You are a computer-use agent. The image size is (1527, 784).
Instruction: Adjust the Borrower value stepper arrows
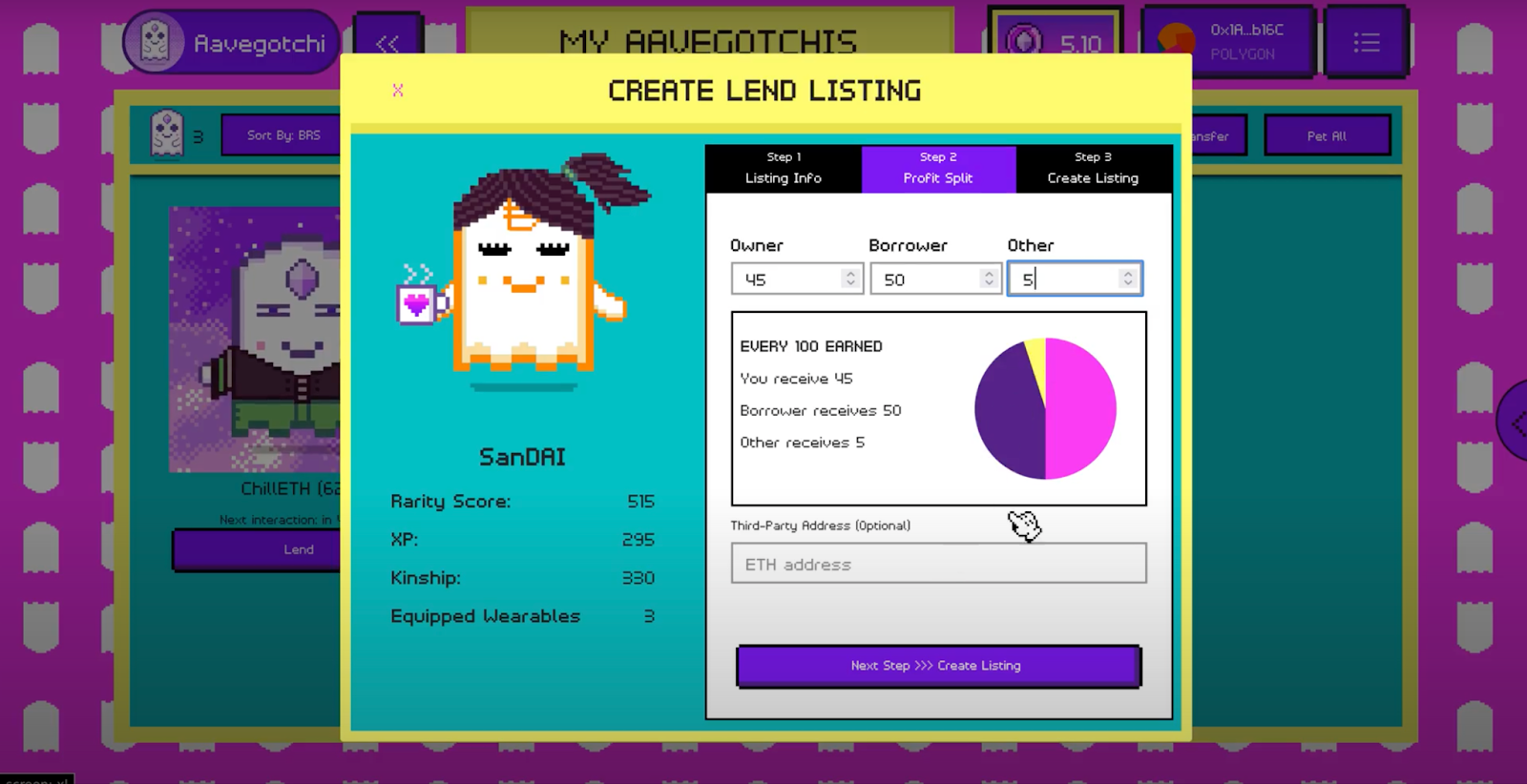[x=989, y=279]
